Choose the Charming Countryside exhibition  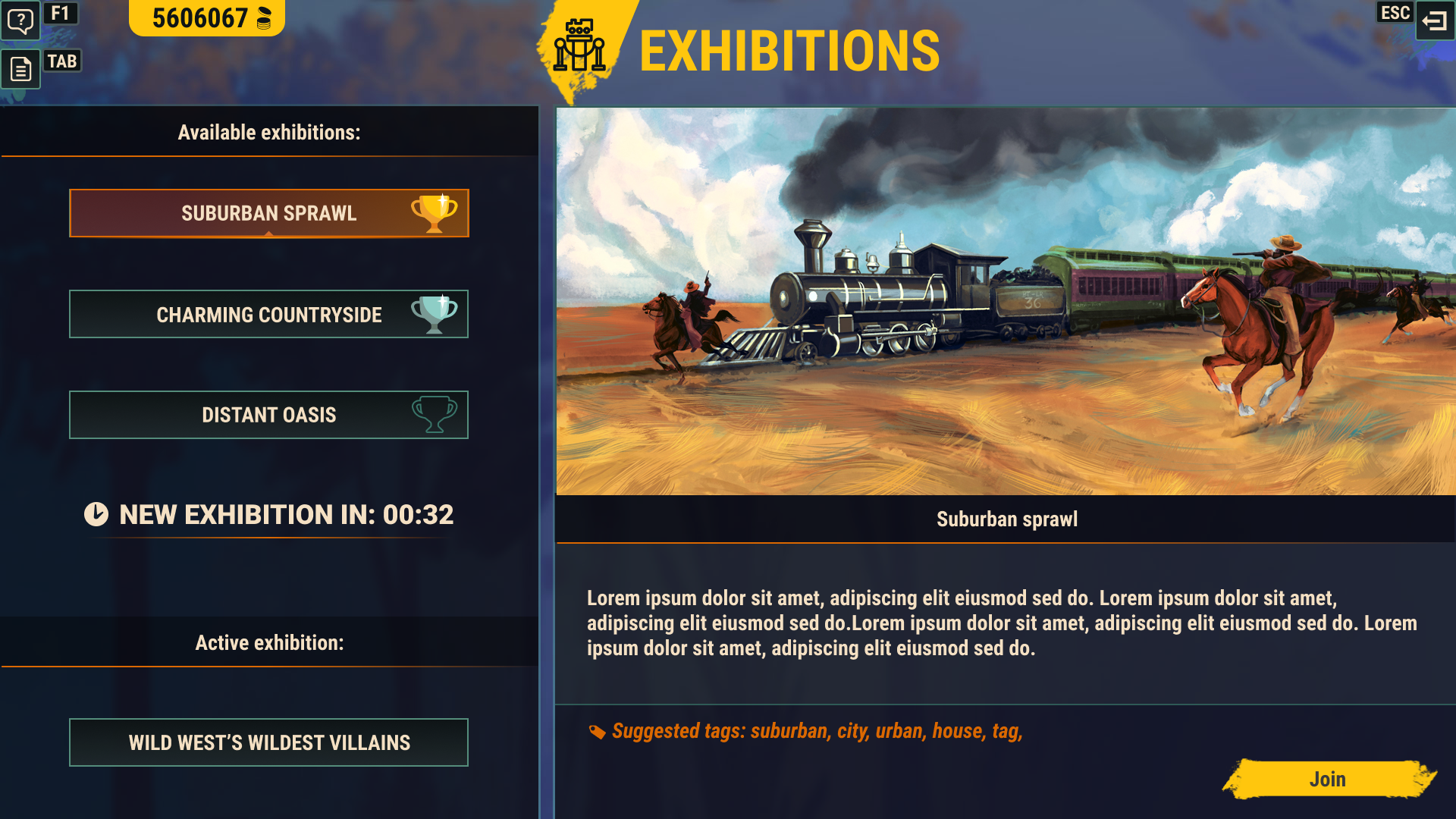point(268,314)
